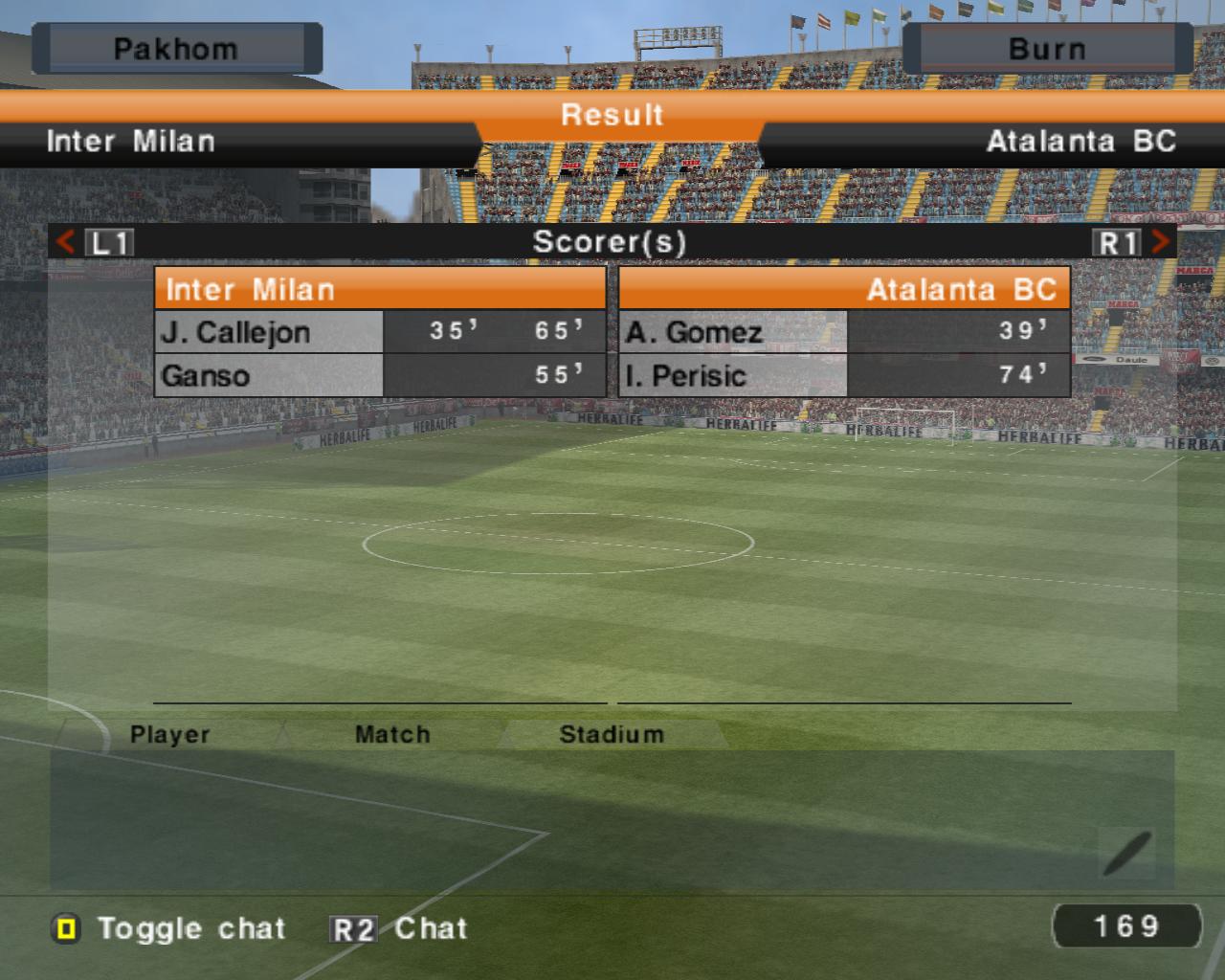
Task: Click the red left arrow beside Scorer(s)
Action: coord(65,242)
